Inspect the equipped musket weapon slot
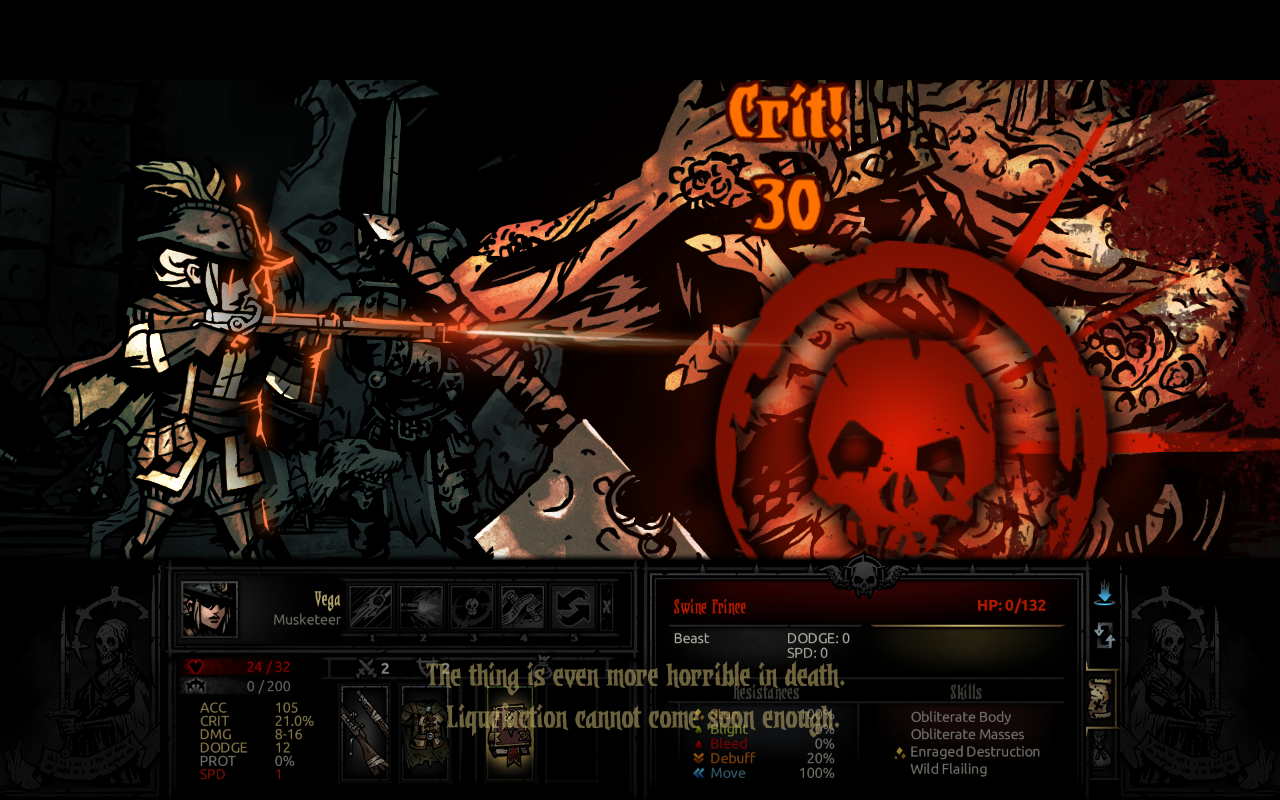 [364, 733]
